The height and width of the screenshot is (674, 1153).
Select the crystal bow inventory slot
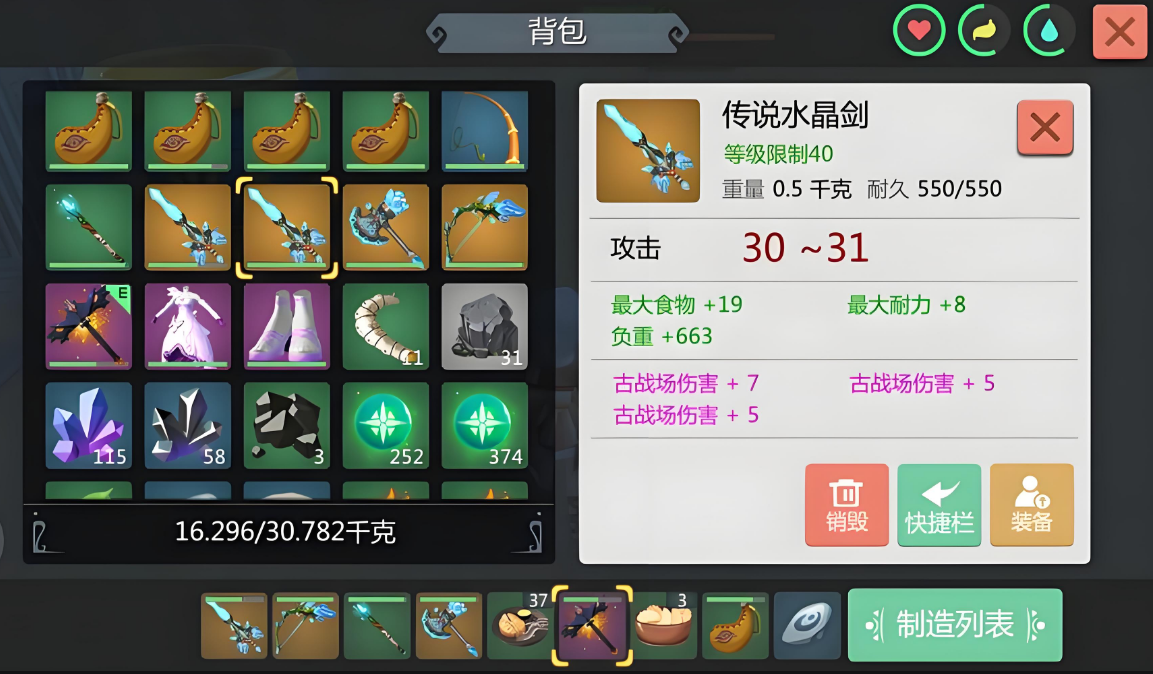(x=485, y=227)
